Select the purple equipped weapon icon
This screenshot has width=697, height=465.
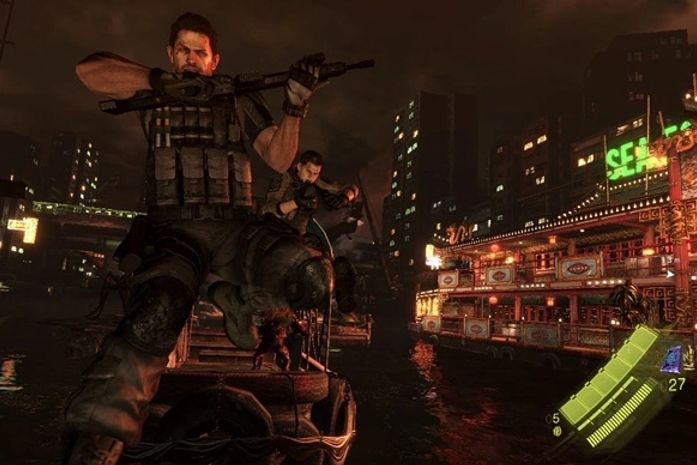point(671,359)
